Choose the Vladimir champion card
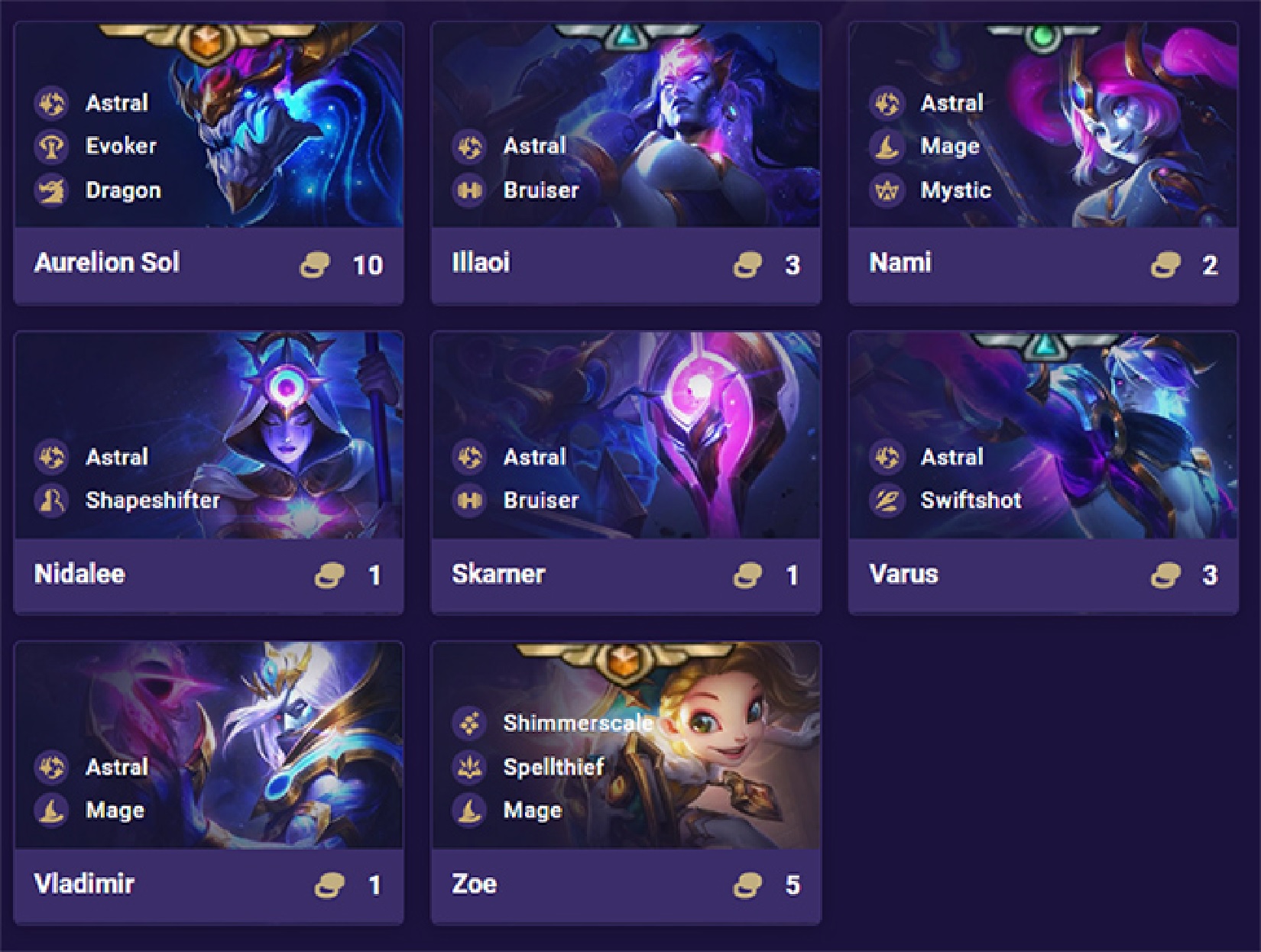Screen dimensions: 1261x952 208,782
